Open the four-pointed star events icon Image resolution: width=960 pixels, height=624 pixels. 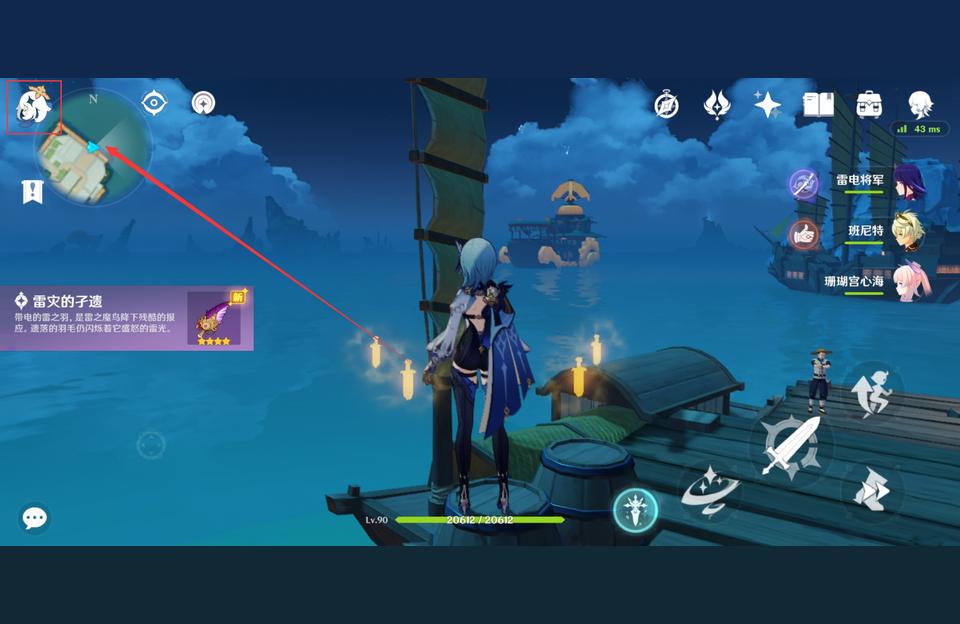click(767, 105)
